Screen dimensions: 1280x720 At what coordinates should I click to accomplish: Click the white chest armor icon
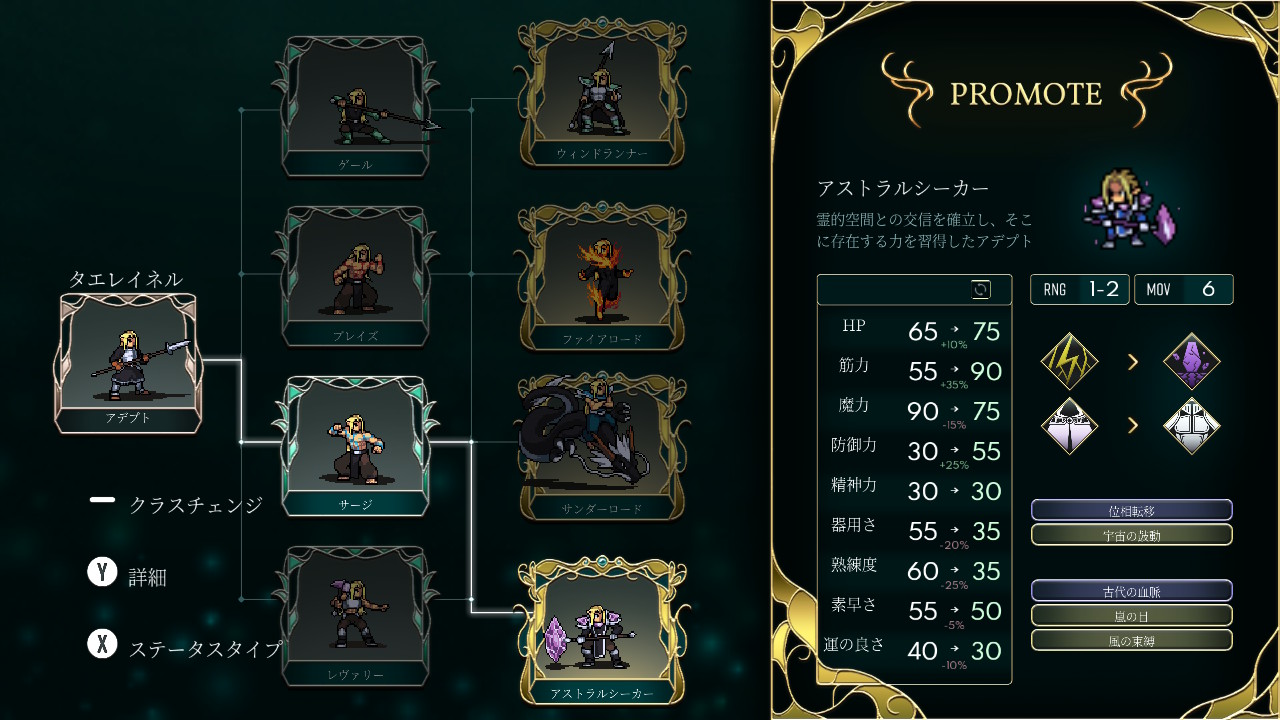[x=1192, y=426]
